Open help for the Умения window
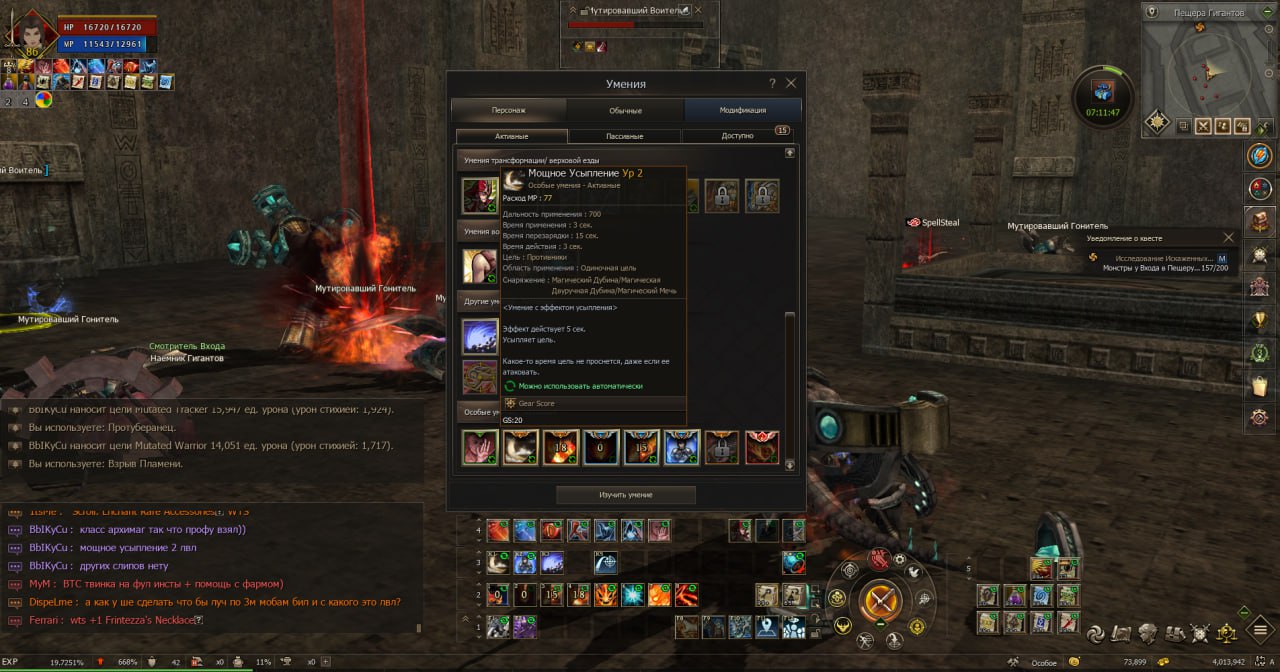The height and width of the screenshot is (672, 1280). [x=771, y=83]
